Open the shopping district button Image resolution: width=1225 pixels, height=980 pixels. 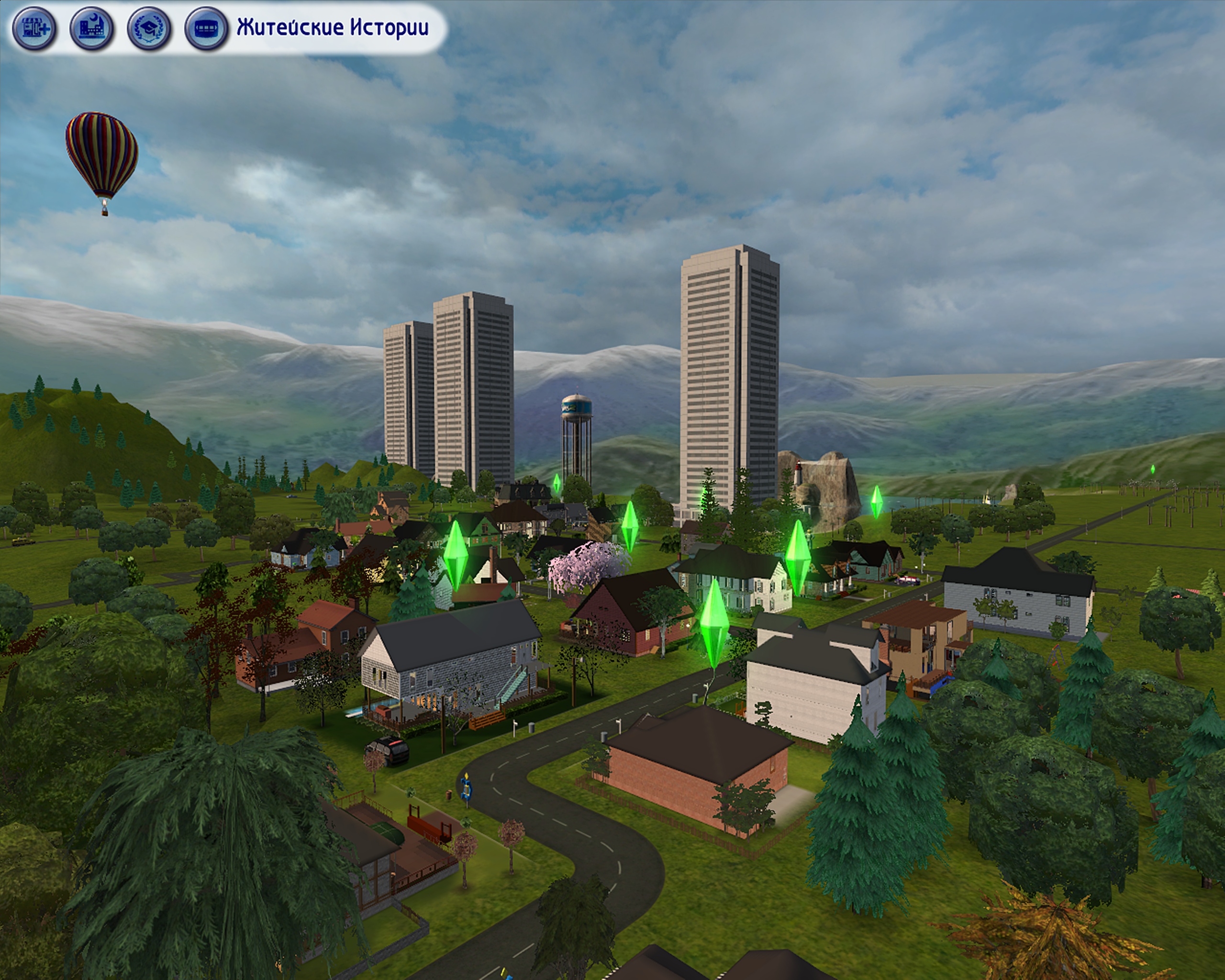(34, 28)
